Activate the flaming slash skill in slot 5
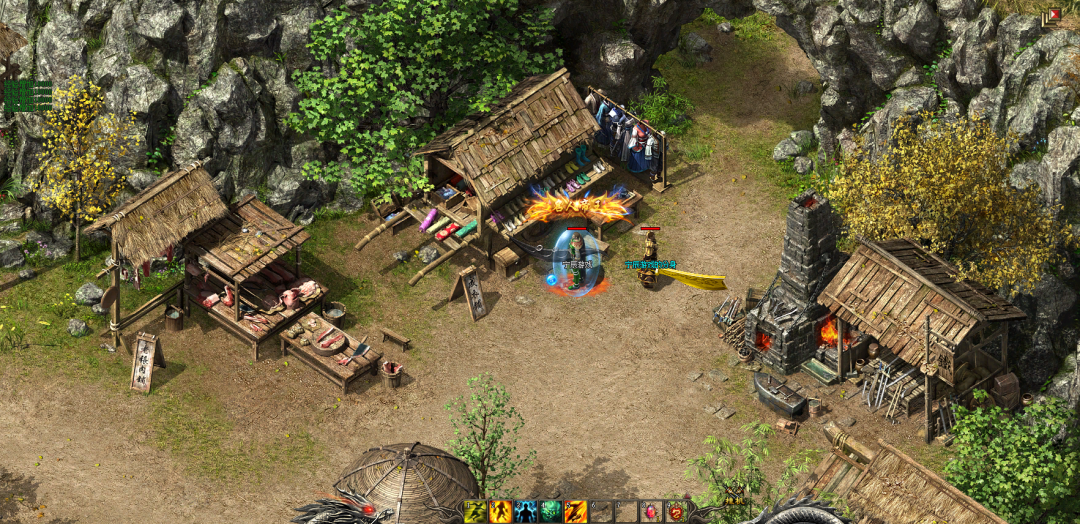The height and width of the screenshot is (524, 1080). click(x=576, y=512)
